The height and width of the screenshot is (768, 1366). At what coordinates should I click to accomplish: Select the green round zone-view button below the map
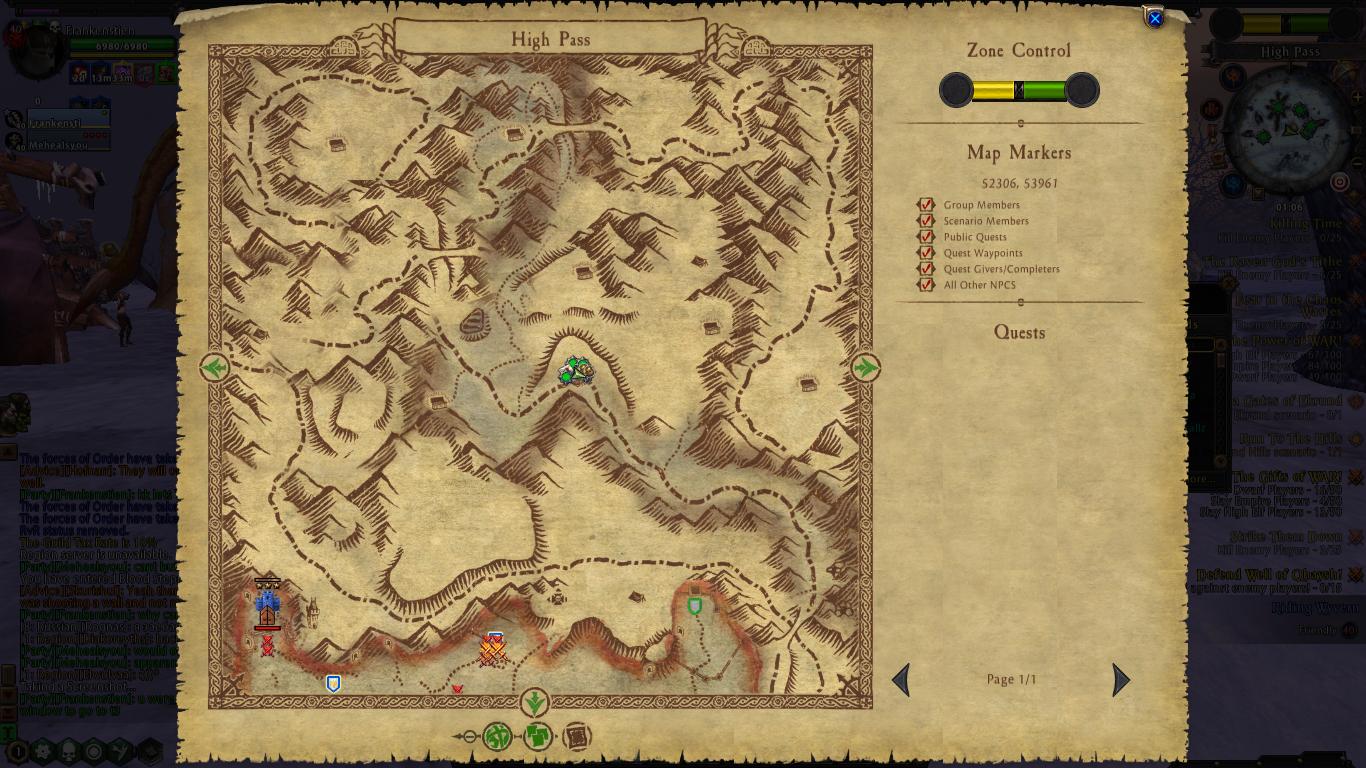497,737
